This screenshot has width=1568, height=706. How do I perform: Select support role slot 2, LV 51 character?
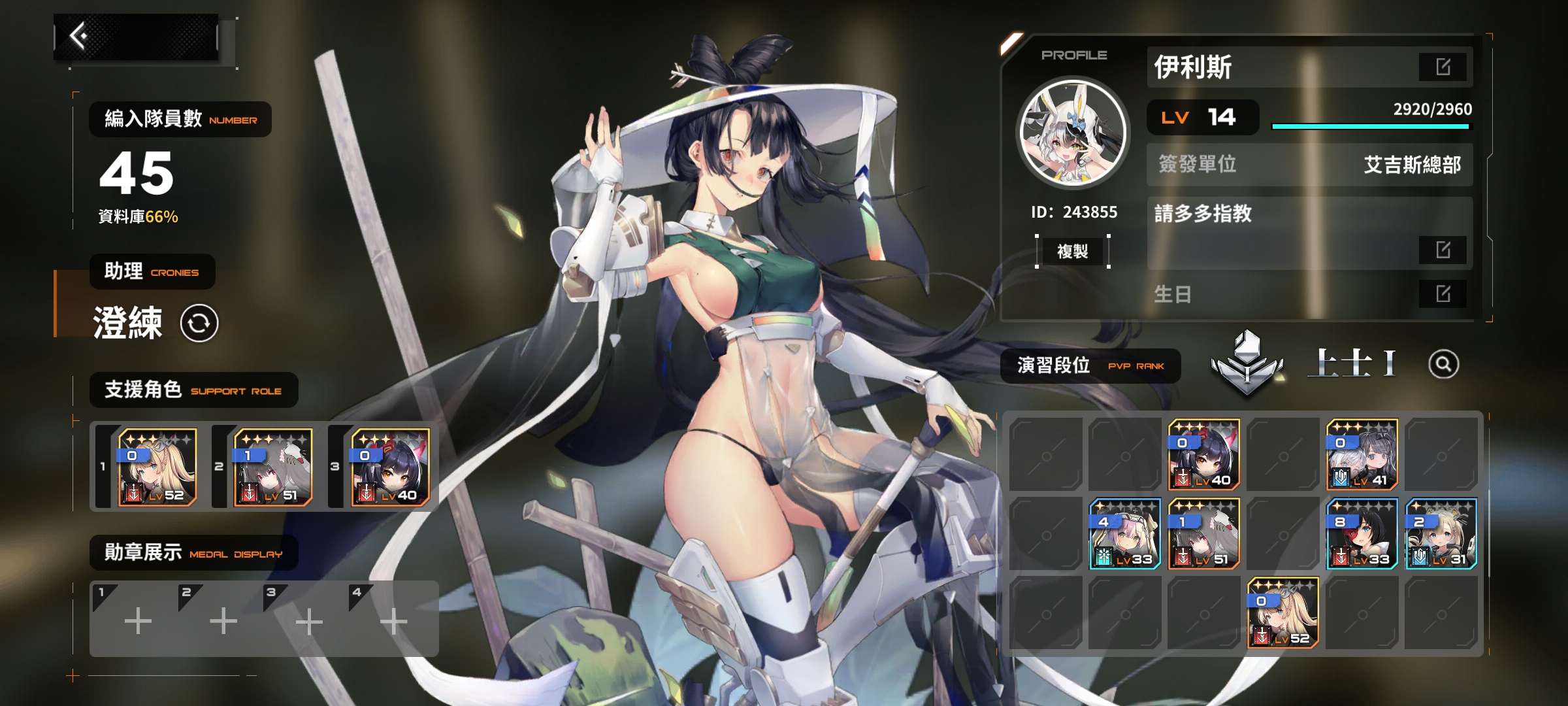pos(273,467)
